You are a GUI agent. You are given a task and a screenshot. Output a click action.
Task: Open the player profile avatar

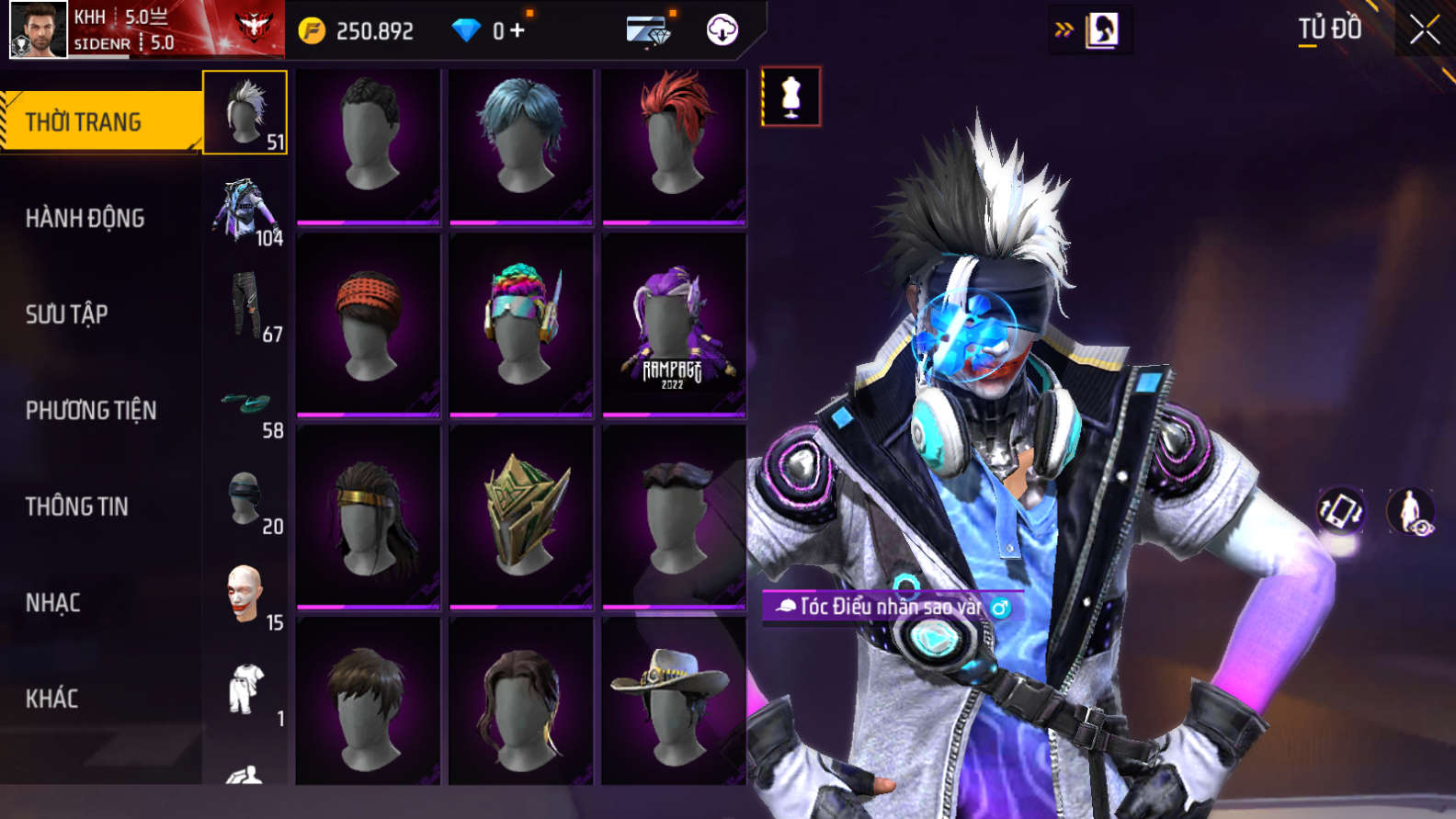click(38, 29)
